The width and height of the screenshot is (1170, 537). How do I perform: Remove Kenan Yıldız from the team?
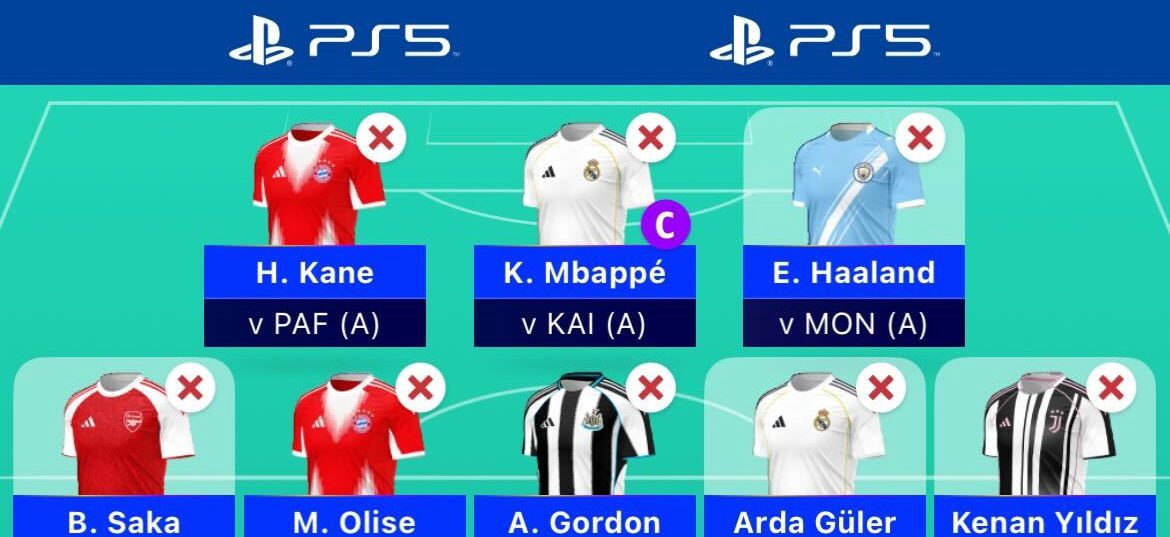tap(1110, 387)
